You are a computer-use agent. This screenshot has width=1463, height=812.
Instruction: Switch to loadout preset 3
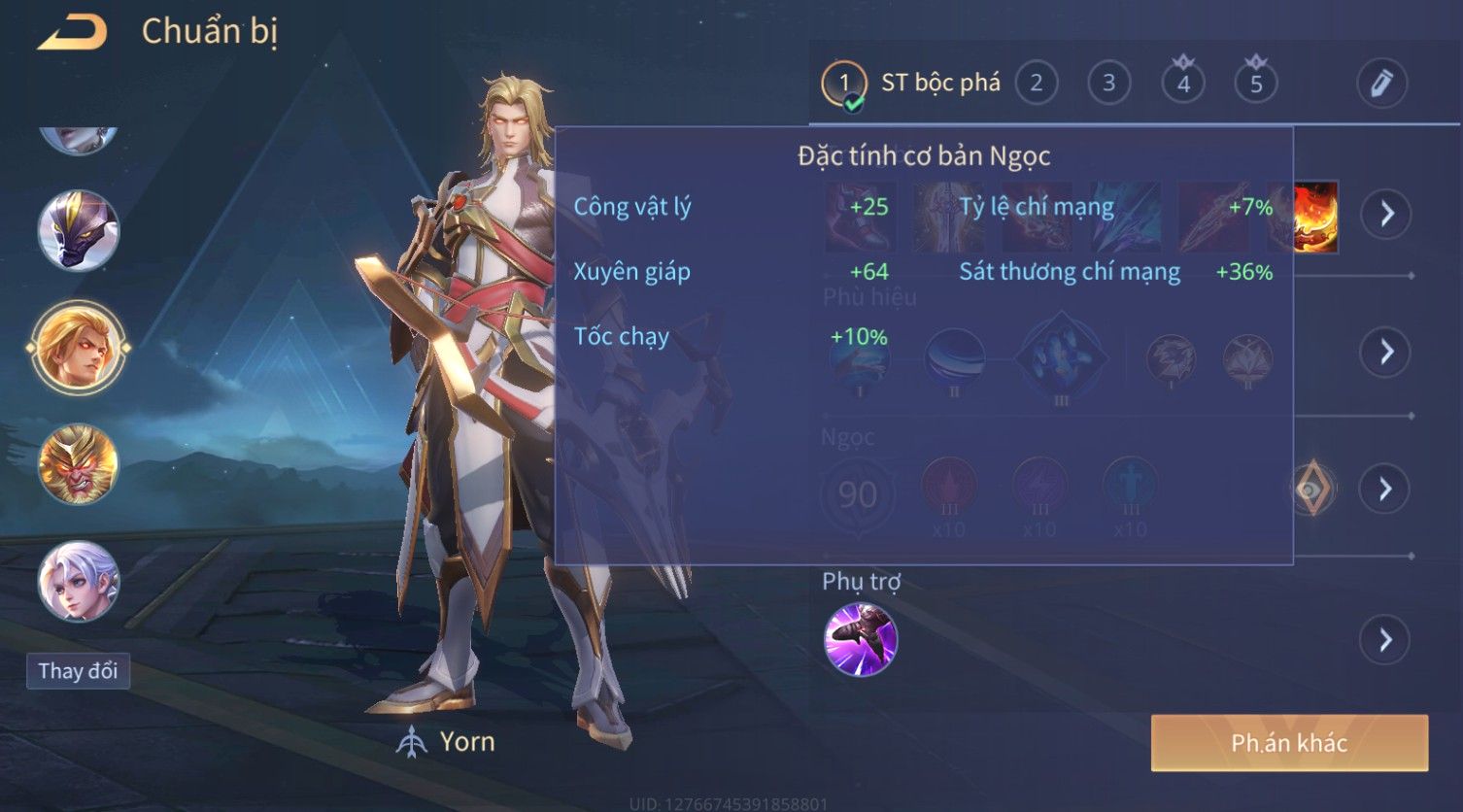point(1108,84)
